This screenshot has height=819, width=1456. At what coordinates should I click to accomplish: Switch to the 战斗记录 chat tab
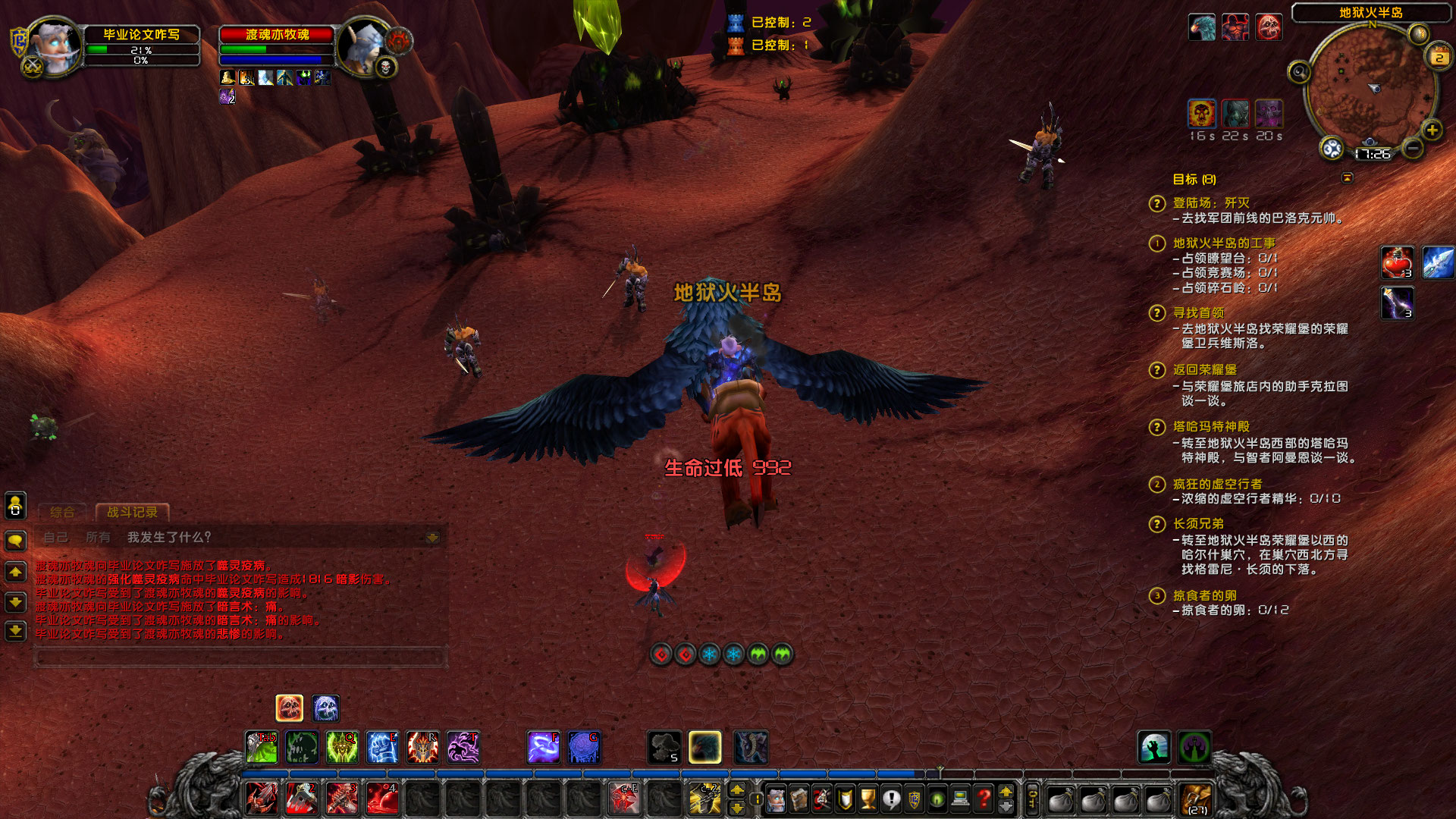(x=133, y=512)
